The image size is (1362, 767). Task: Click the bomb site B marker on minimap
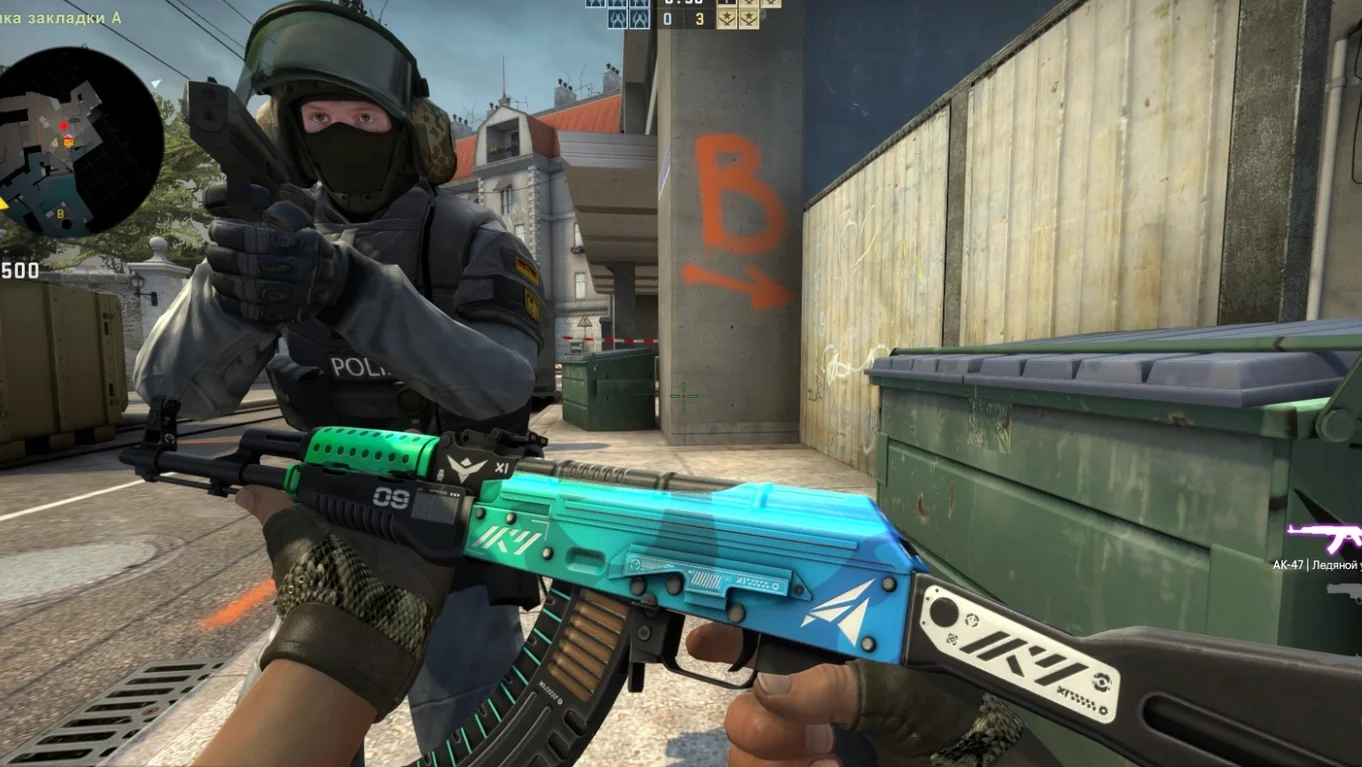tap(61, 214)
